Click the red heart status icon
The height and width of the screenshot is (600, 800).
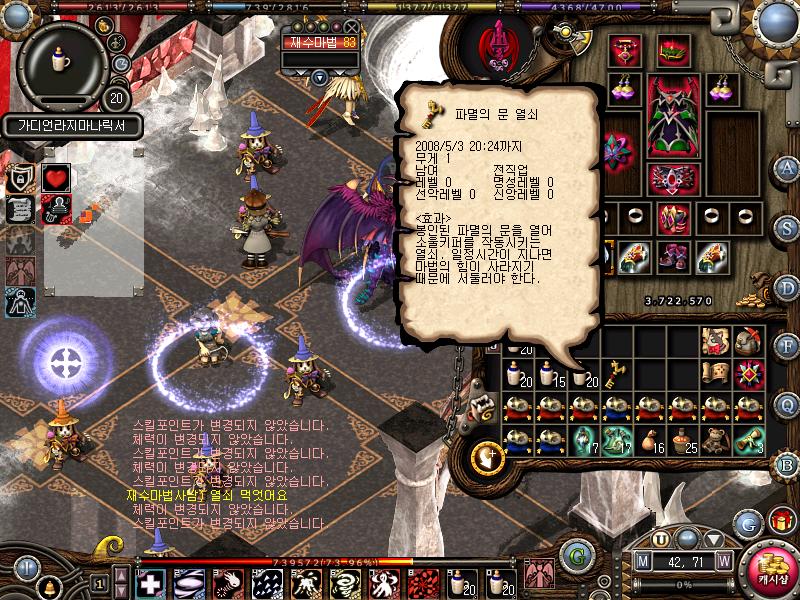(x=56, y=179)
